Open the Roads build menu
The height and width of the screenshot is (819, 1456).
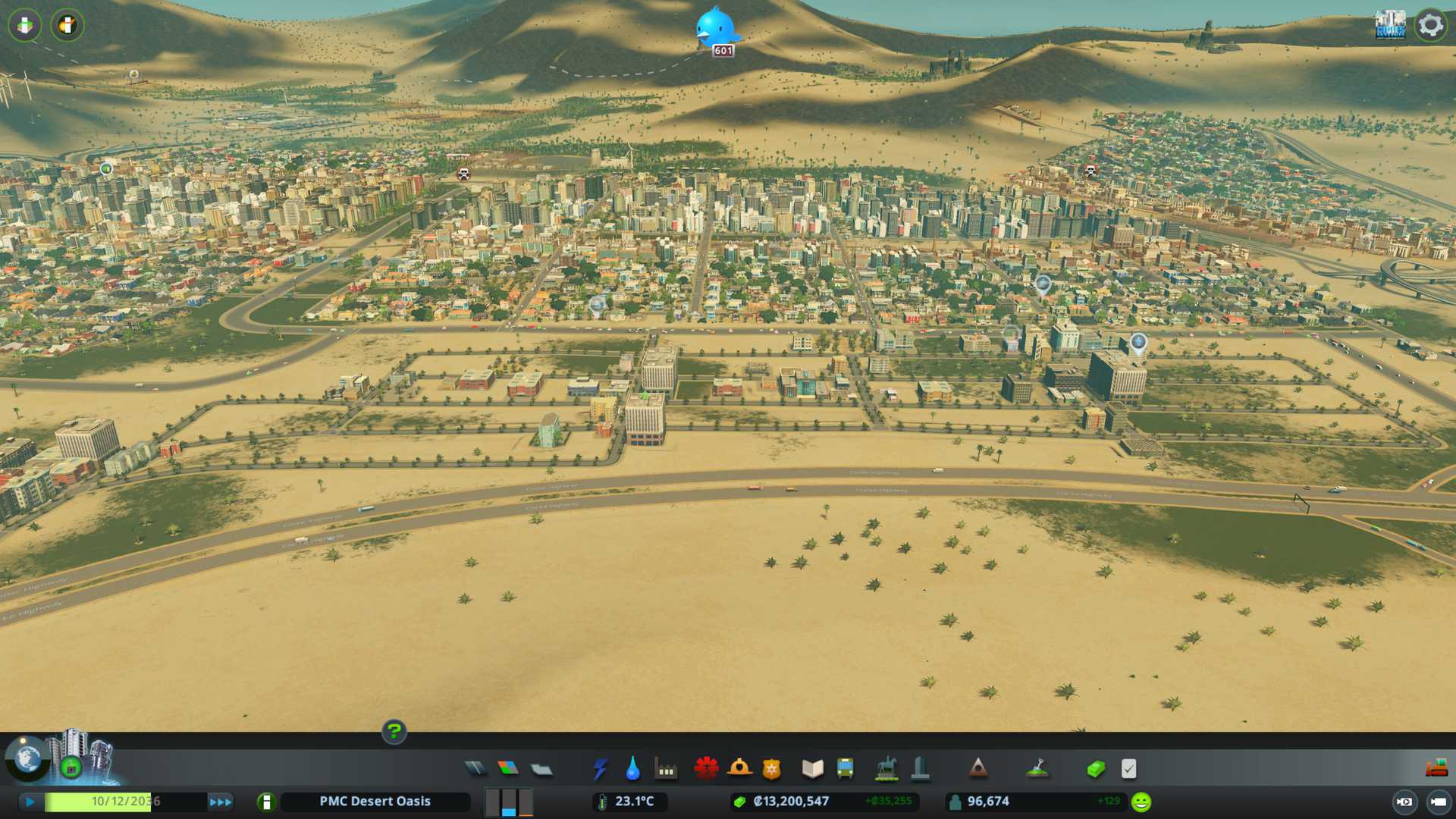coord(475,769)
